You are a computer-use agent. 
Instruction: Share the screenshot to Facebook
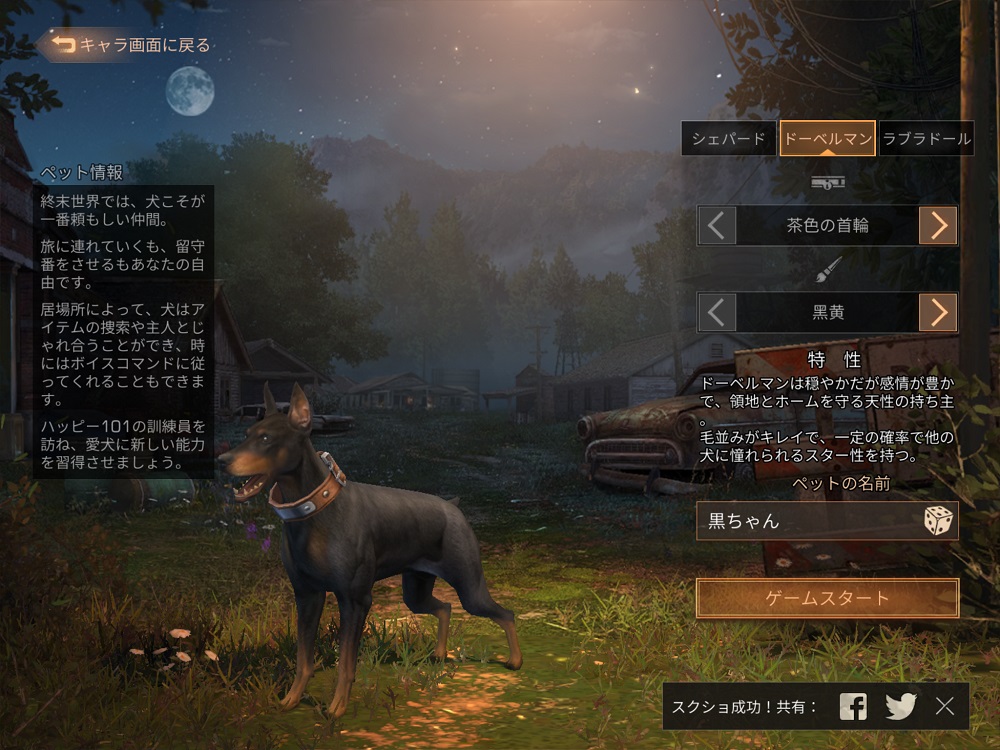(x=853, y=706)
